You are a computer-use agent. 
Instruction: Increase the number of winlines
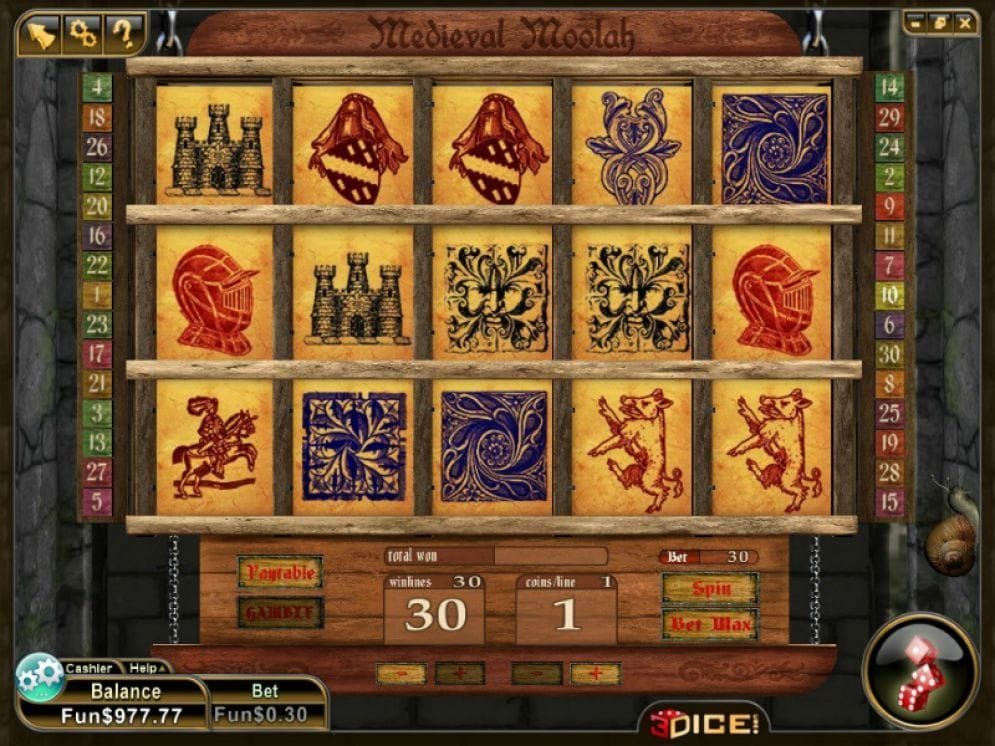[460, 674]
